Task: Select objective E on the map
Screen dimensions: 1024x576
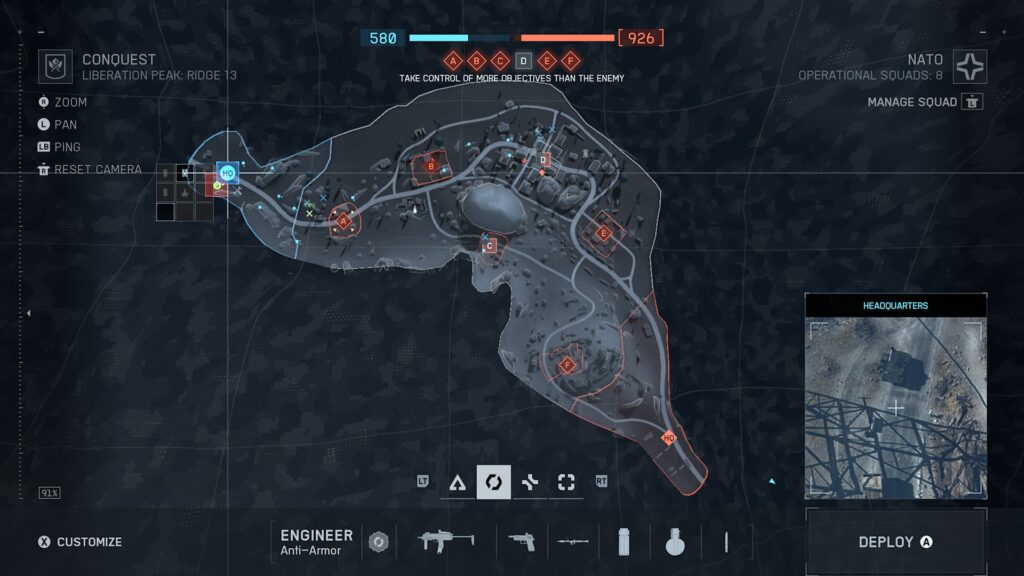Action: pos(603,234)
